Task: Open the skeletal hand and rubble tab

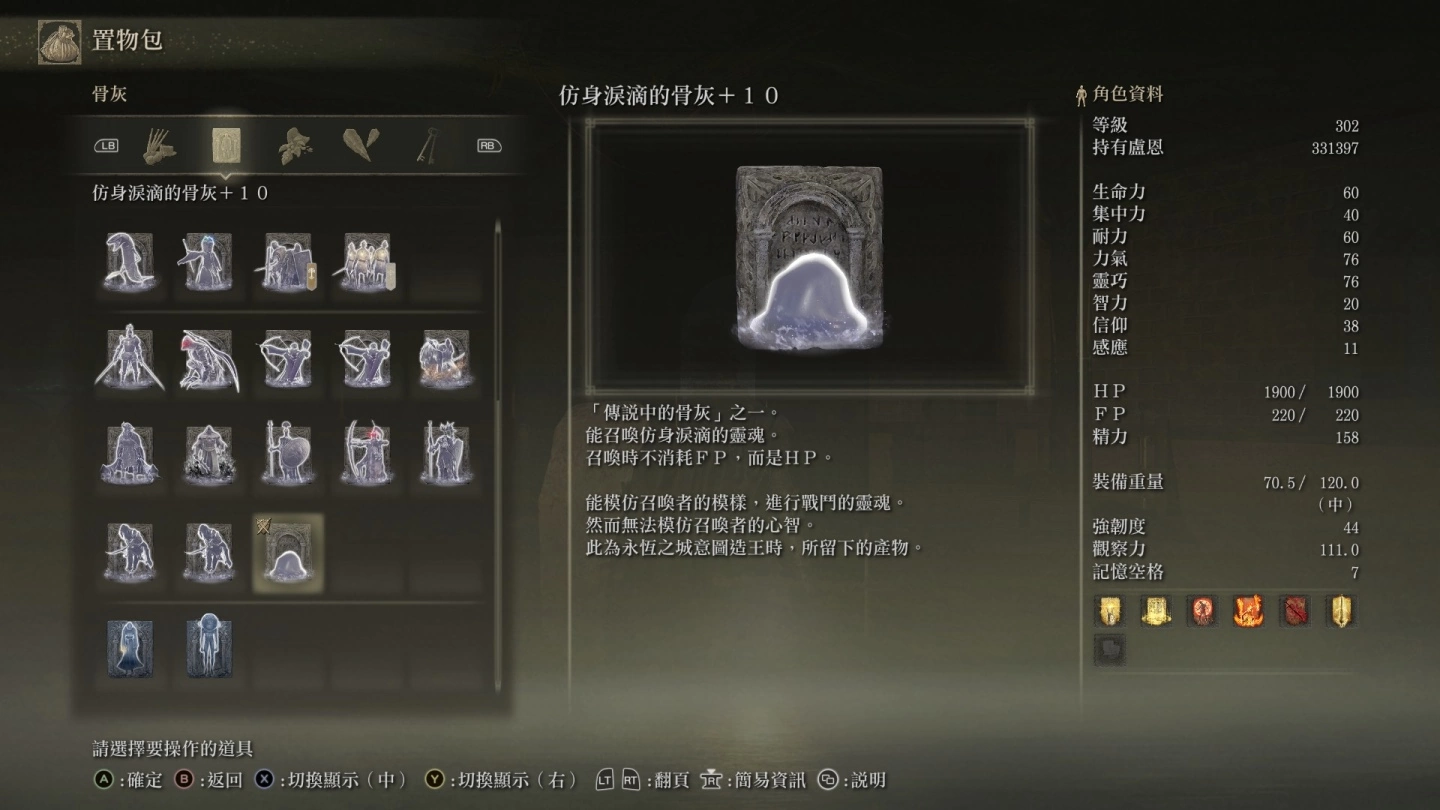Action: pyautogui.click(x=159, y=146)
